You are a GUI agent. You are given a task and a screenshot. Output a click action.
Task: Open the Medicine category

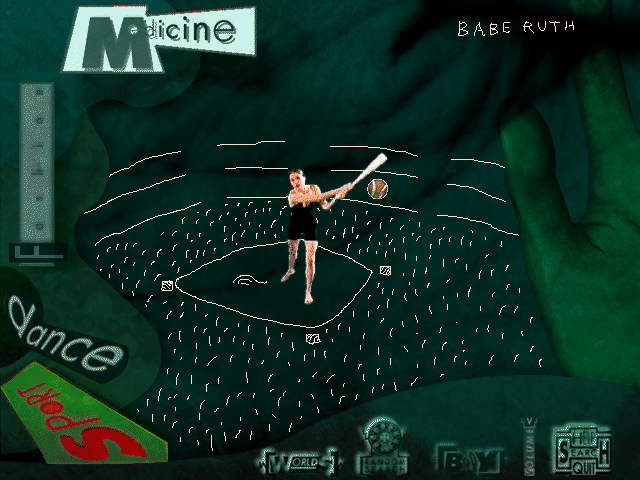pos(160,39)
